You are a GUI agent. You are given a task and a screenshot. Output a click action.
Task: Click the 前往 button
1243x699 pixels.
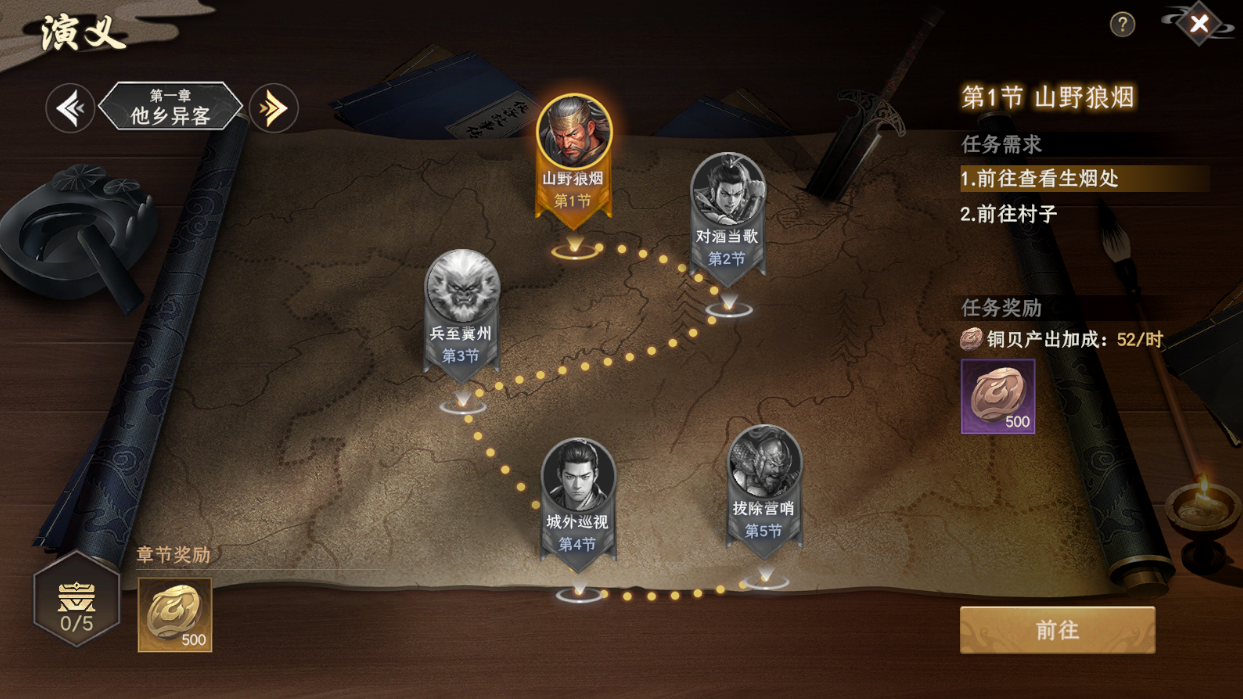tap(1057, 630)
